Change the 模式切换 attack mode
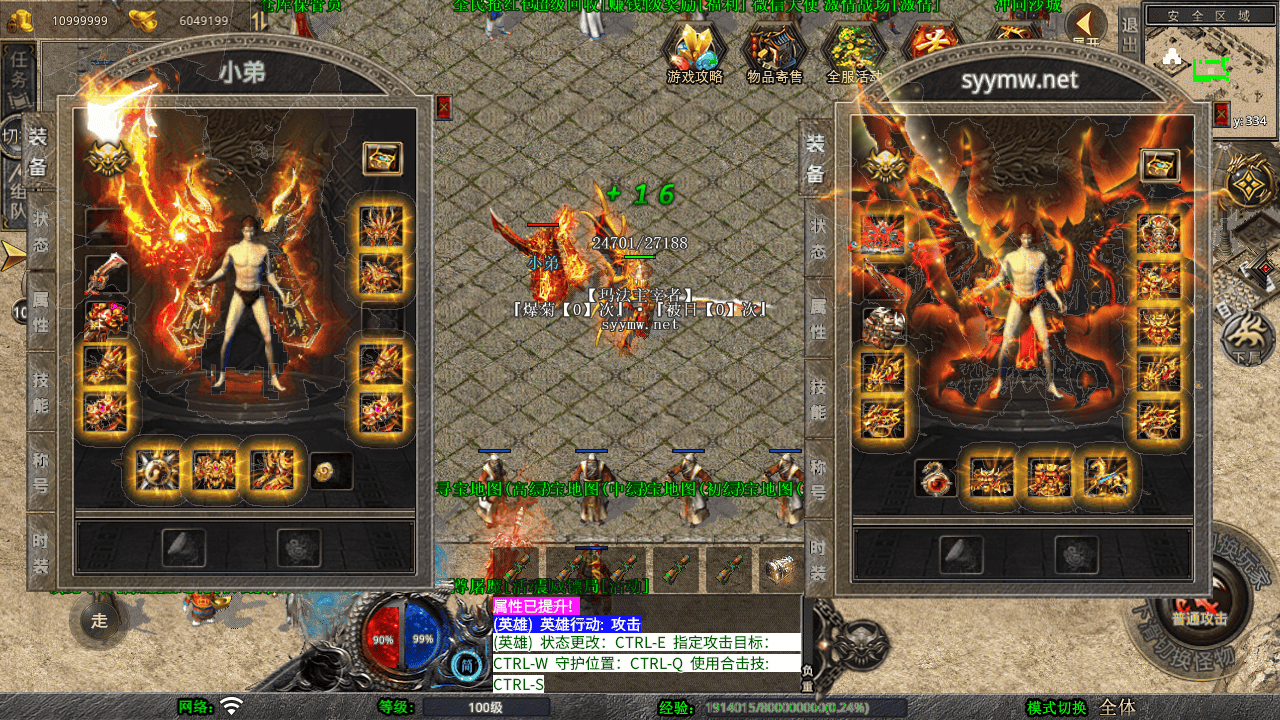The width and height of the screenshot is (1280, 720). (1057, 708)
